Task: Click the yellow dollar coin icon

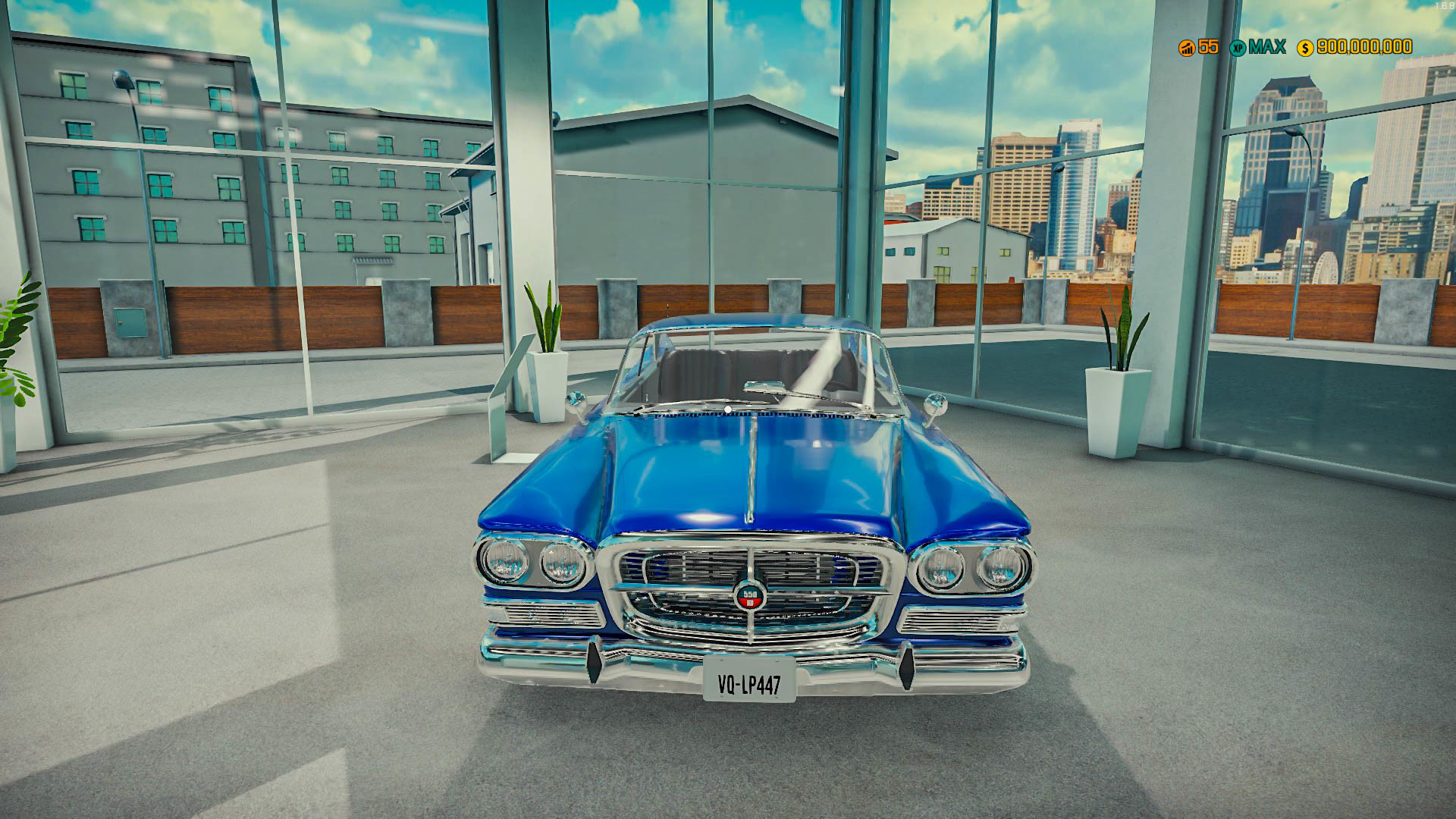Action: pos(1306,48)
